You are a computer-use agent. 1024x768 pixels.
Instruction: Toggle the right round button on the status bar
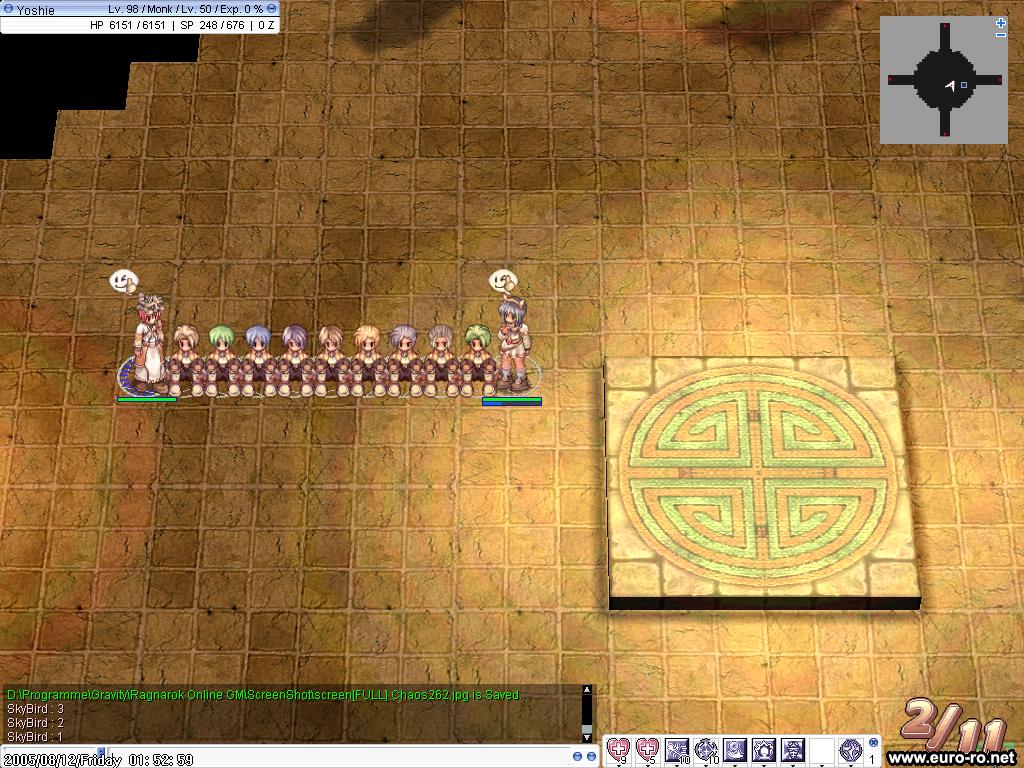(x=272, y=8)
